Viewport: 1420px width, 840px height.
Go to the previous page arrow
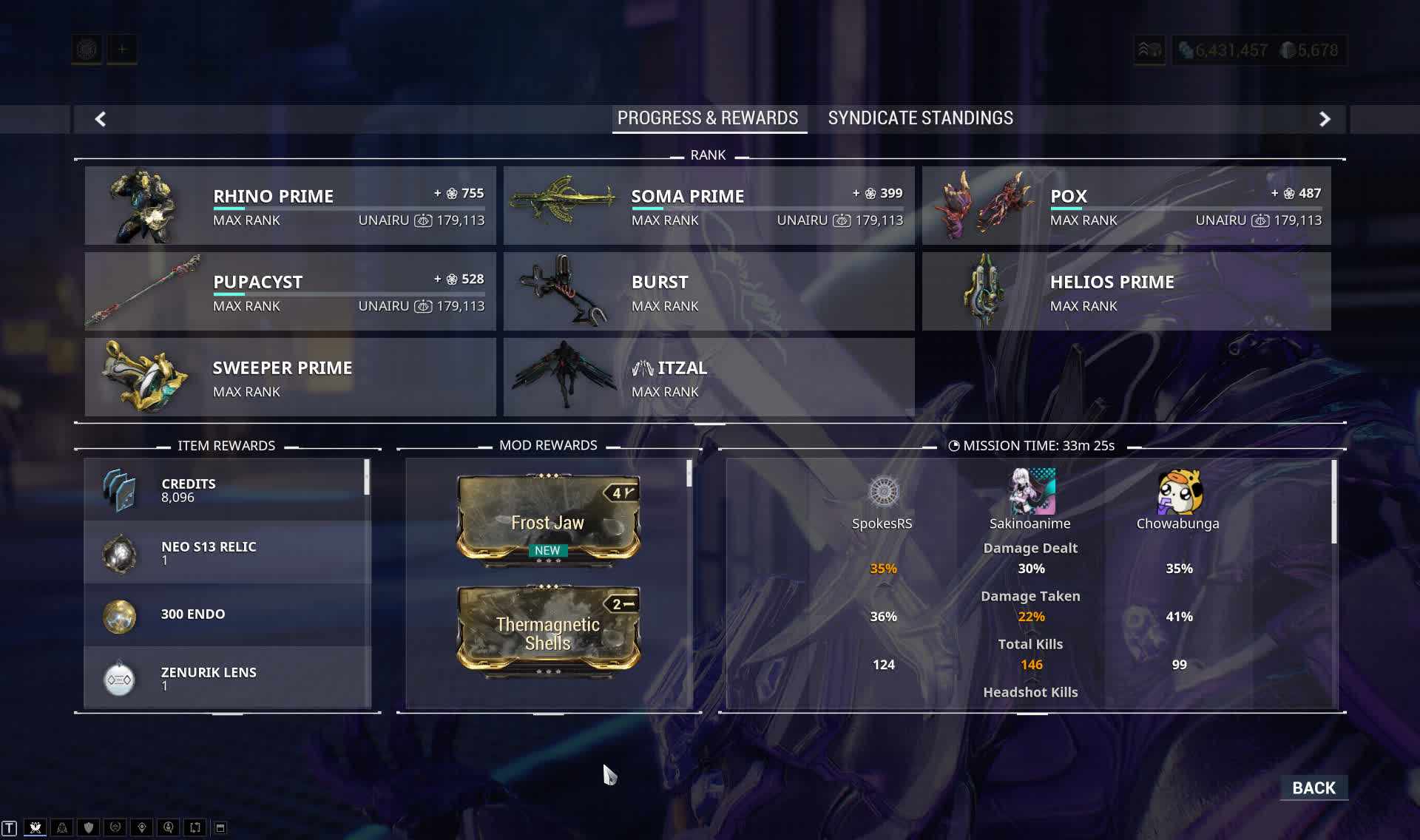[x=101, y=119]
